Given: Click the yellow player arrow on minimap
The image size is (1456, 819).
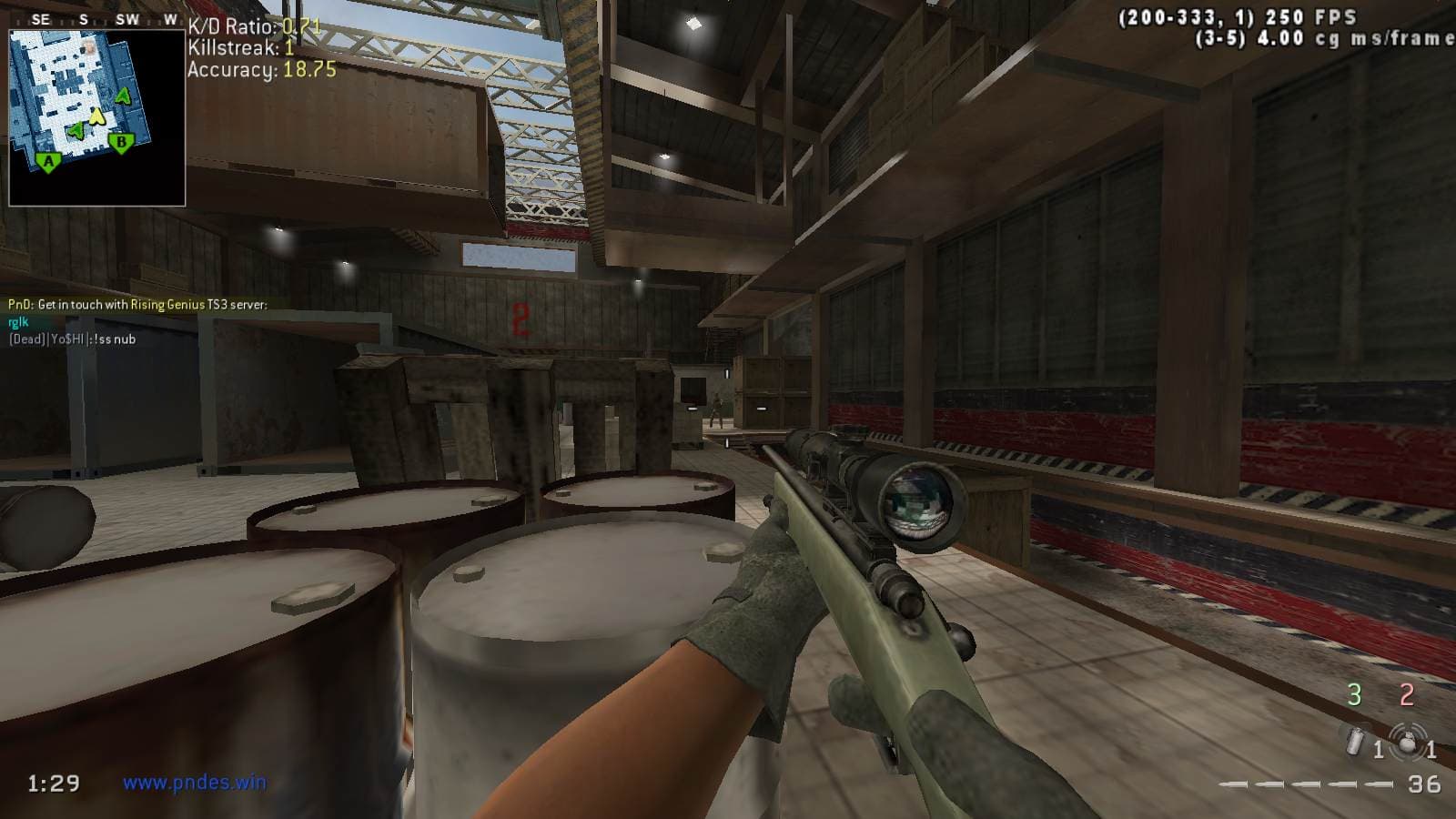Looking at the screenshot, I should pyautogui.click(x=97, y=116).
